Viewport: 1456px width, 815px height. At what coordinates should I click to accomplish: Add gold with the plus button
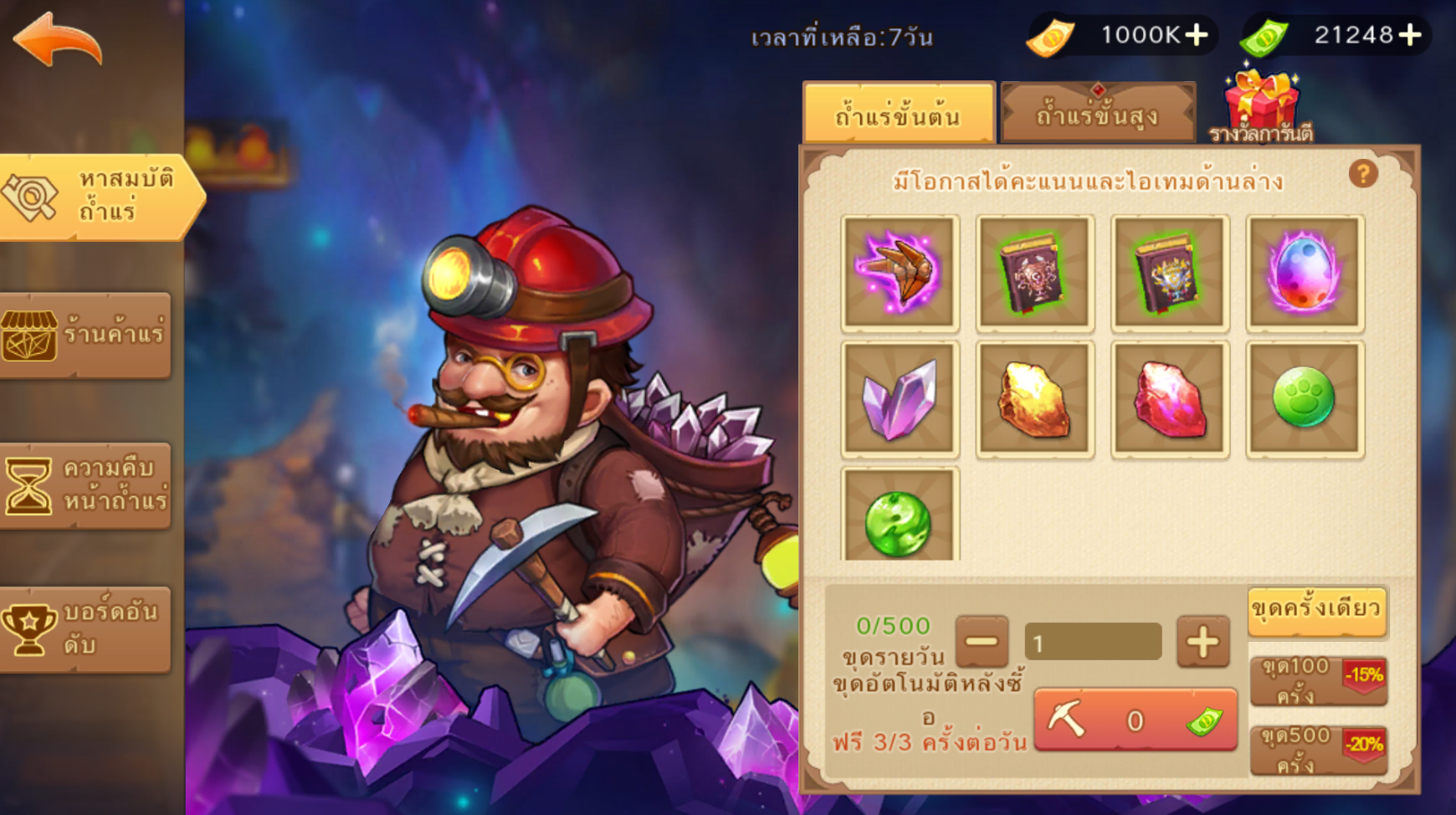1197,35
